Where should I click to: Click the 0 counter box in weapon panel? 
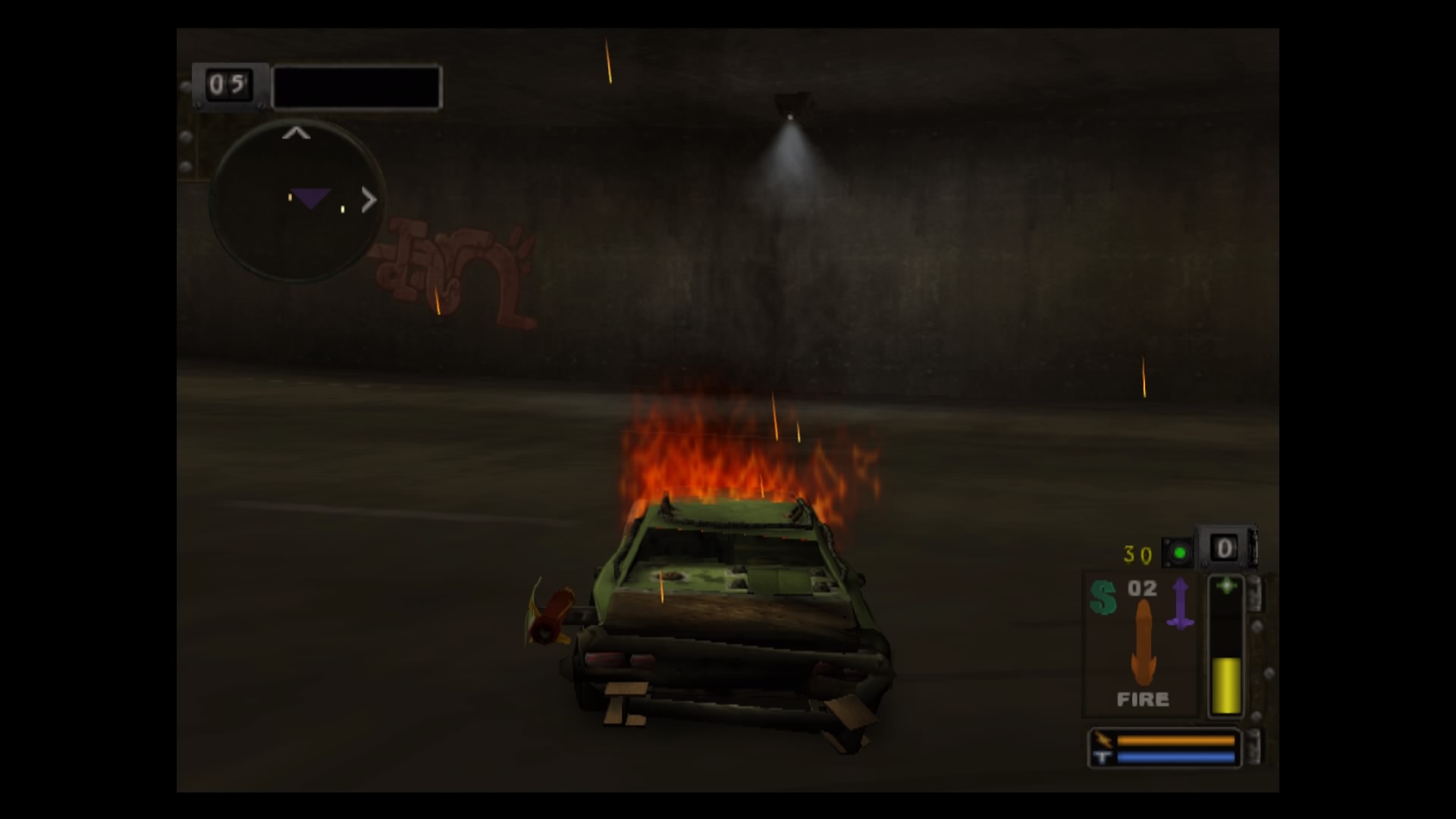pos(1224,548)
